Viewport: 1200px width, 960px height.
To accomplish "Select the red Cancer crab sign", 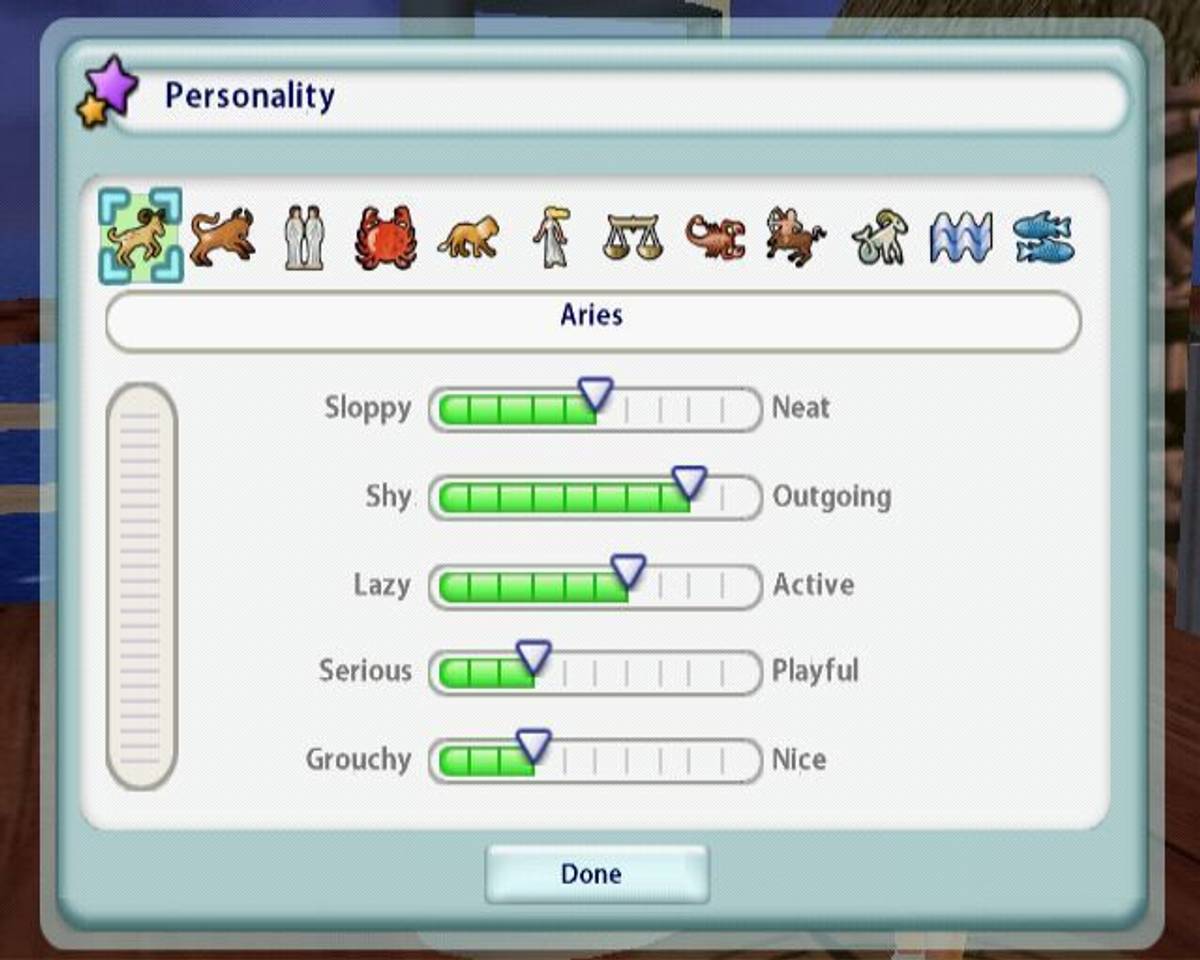I will coord(385,238).
